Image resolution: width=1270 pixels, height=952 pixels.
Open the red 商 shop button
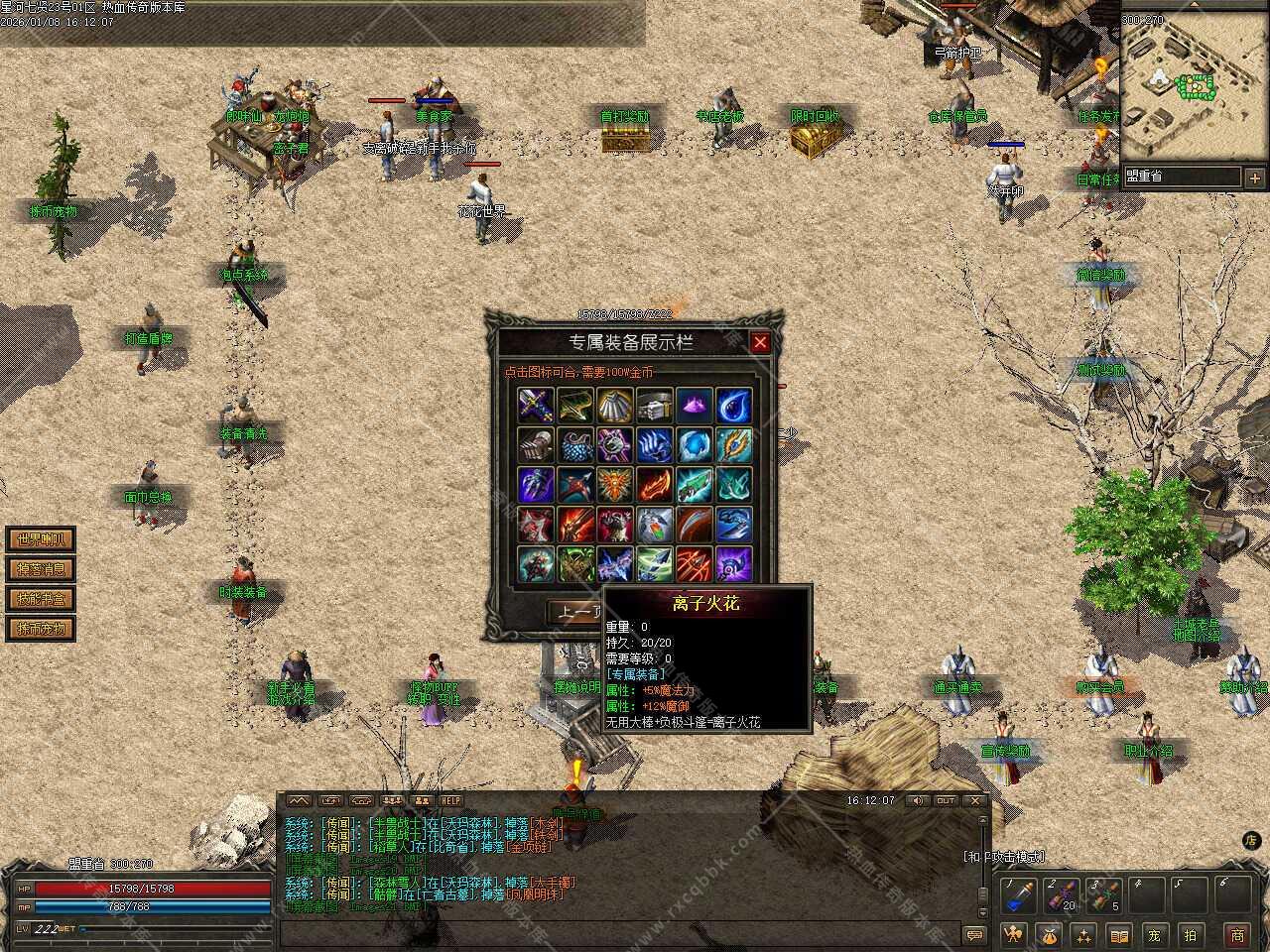(1237, 934)
